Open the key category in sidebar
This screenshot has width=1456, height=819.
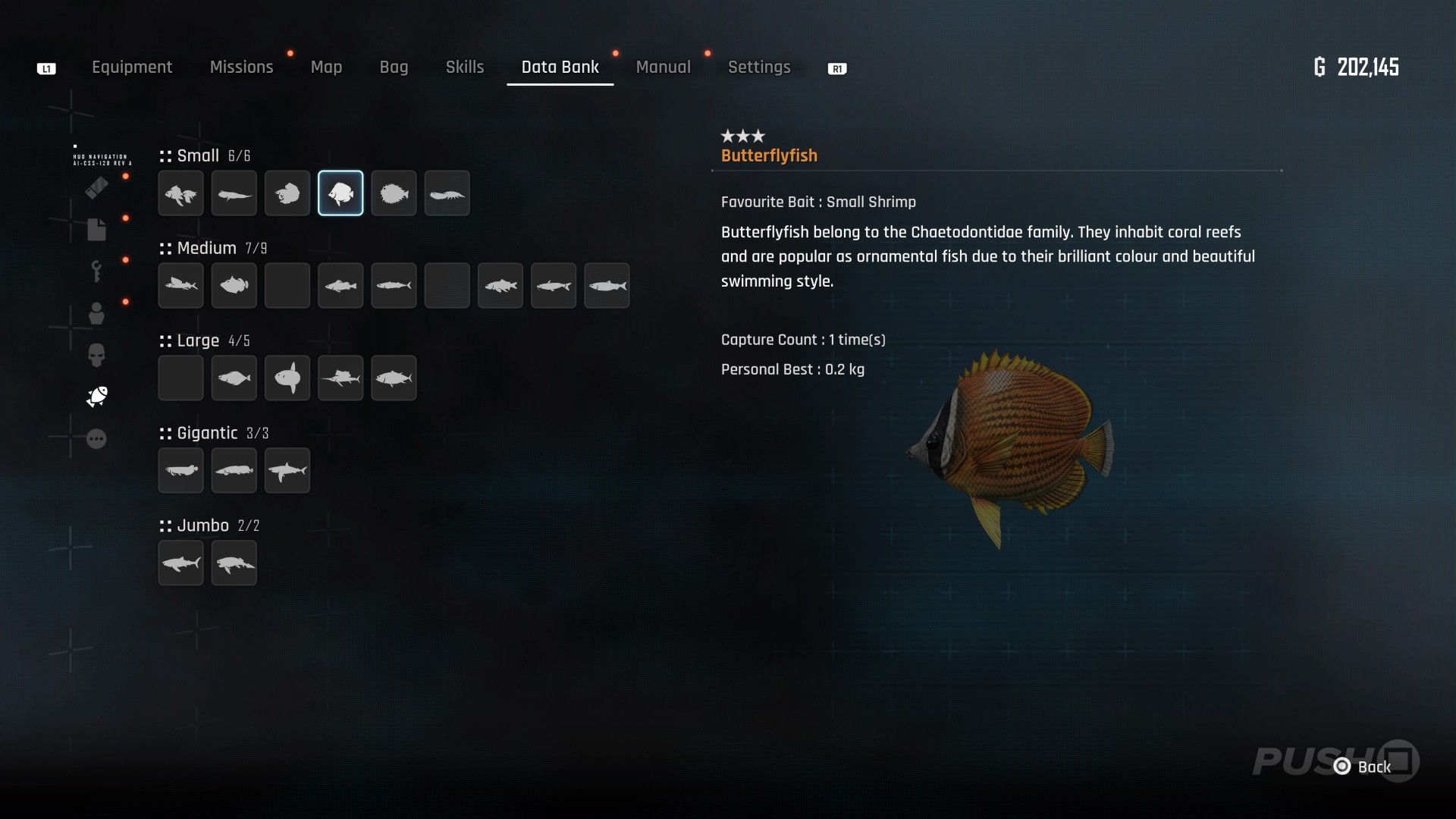tap(96, 271)
